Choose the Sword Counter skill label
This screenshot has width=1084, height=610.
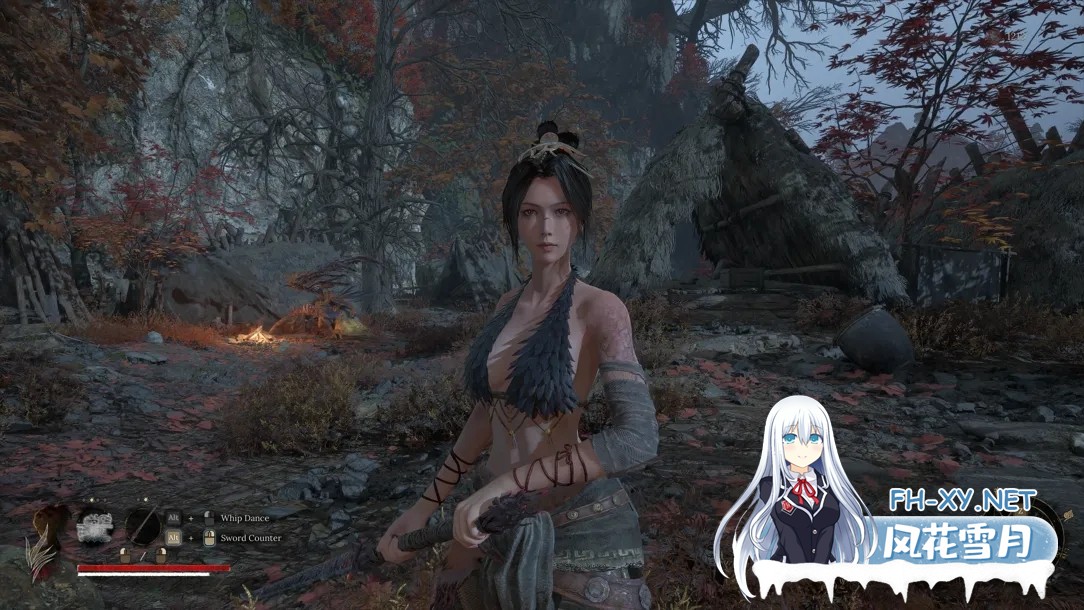[x=251, y=538]
